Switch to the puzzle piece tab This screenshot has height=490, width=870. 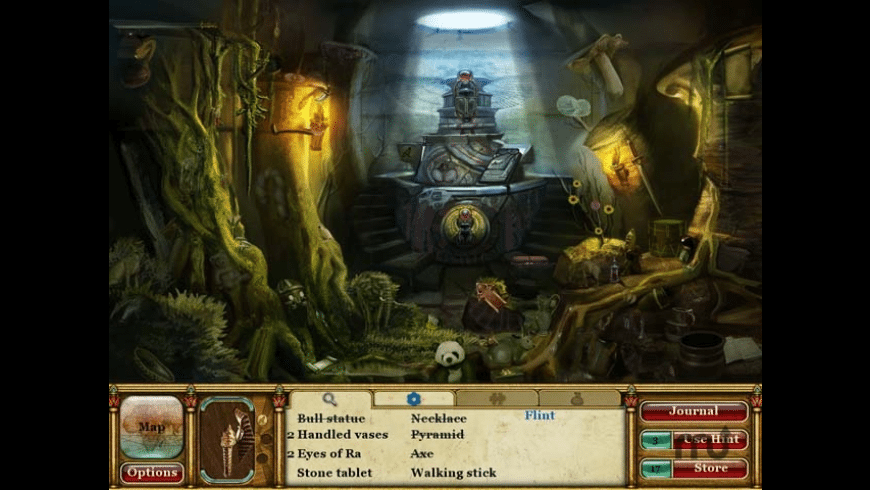coord(497,399)
